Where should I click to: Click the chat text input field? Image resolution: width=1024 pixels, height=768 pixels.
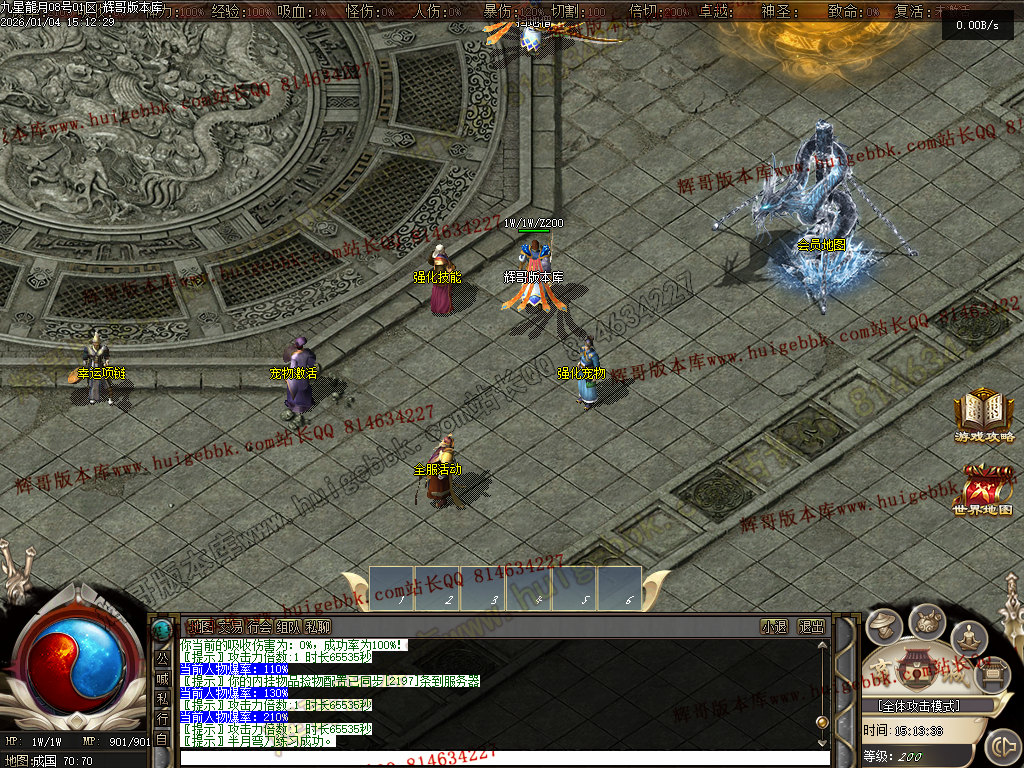coord(500,758)
